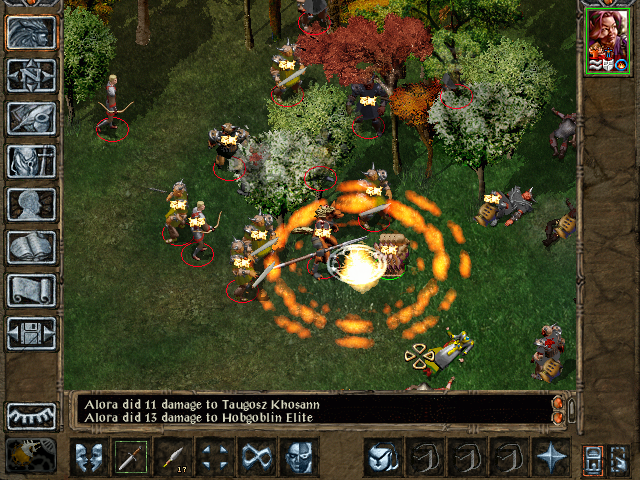
Task: Open the priest scroll button
Action: point(31,290)
